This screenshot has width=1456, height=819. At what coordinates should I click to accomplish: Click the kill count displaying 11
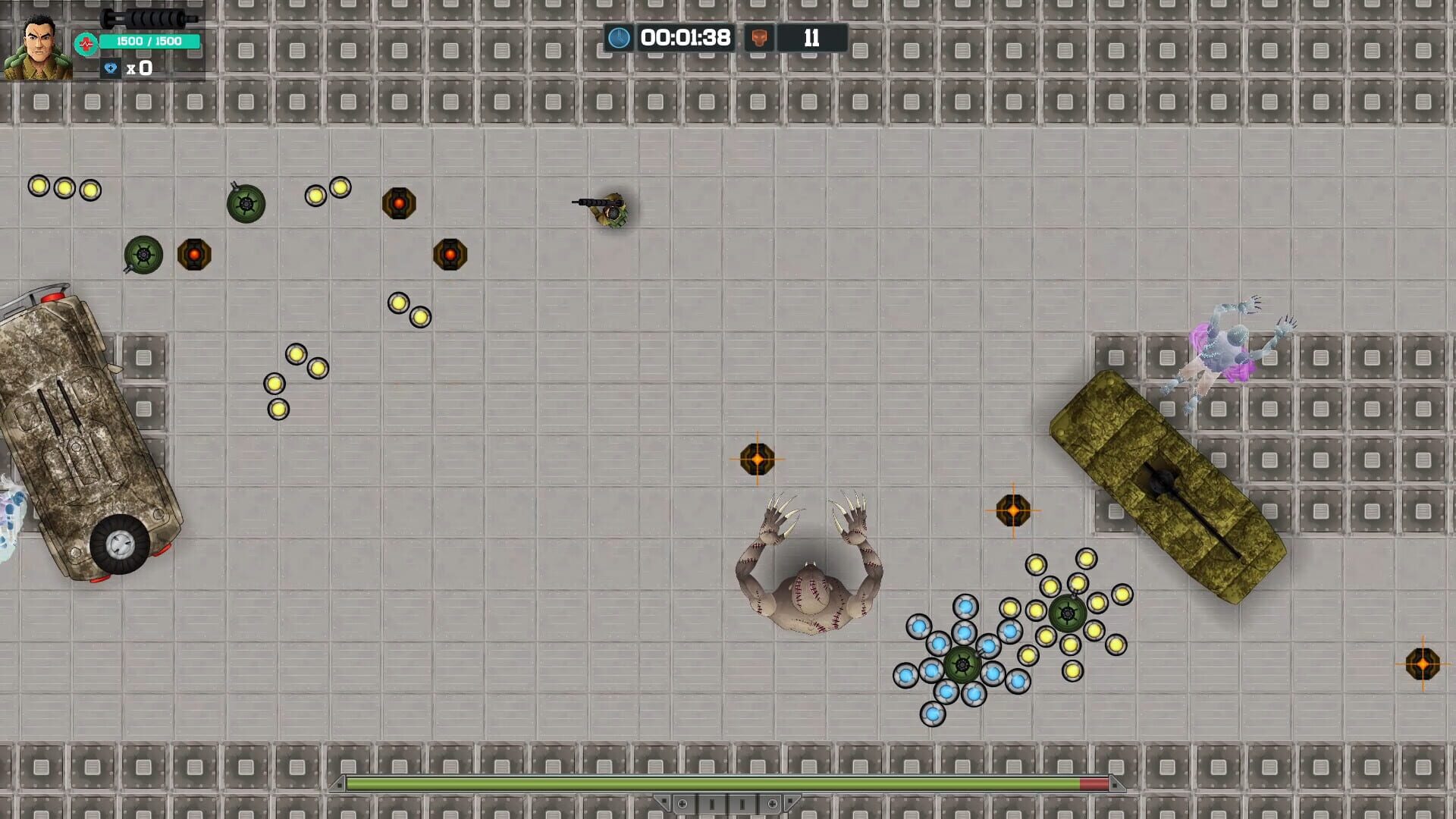pos(811,36)
